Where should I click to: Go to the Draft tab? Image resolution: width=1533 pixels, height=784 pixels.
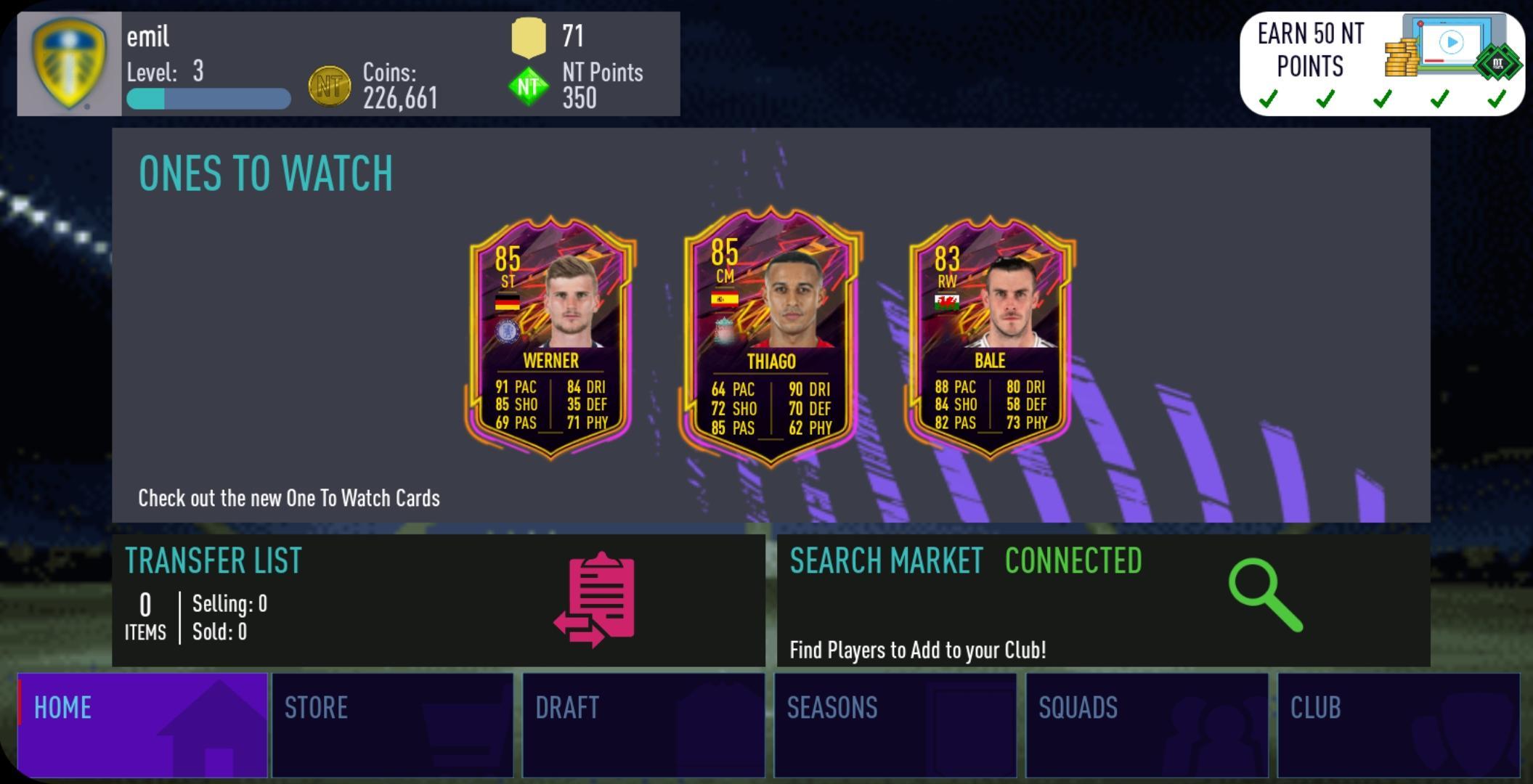click(x=643, y=724)
